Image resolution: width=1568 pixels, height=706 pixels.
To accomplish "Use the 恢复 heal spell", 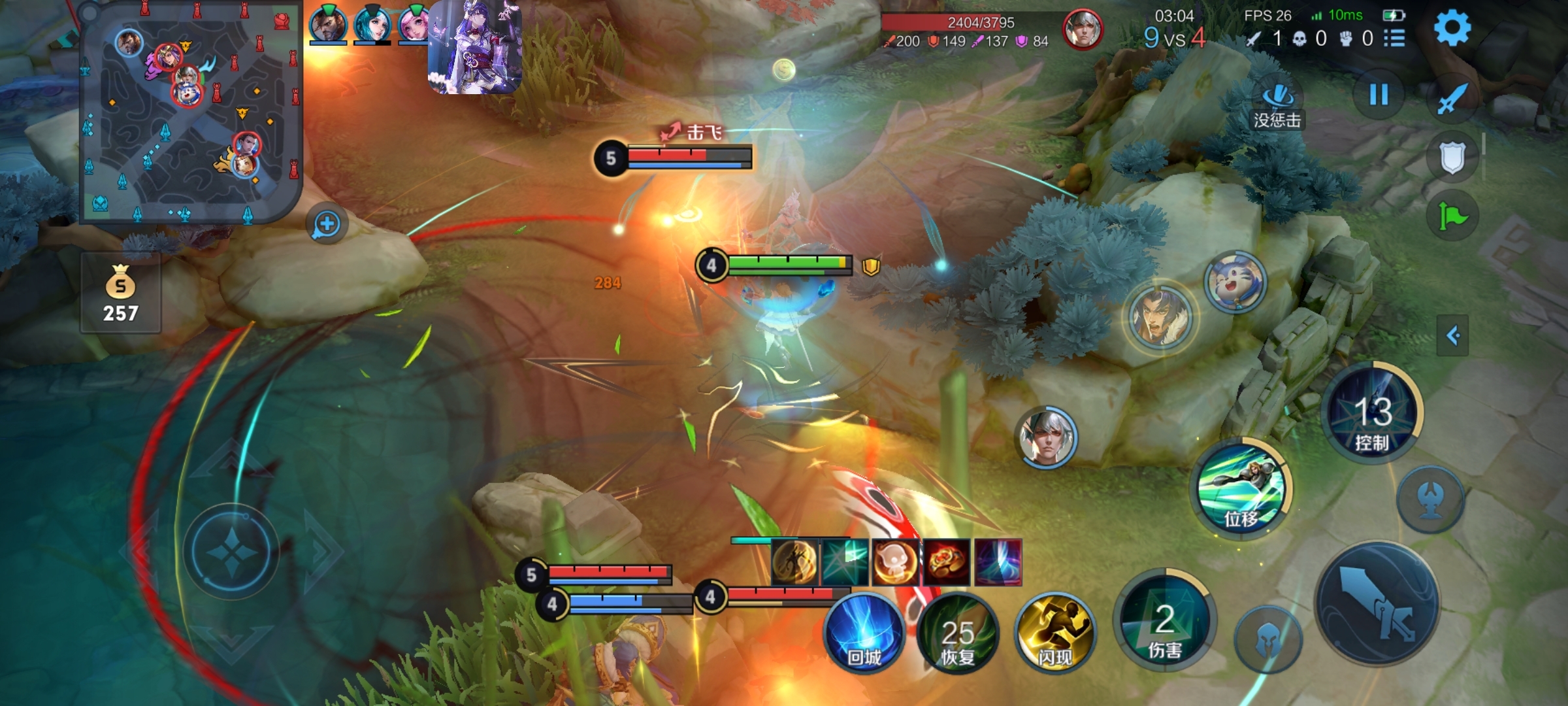I will click(x=958, y=633).
